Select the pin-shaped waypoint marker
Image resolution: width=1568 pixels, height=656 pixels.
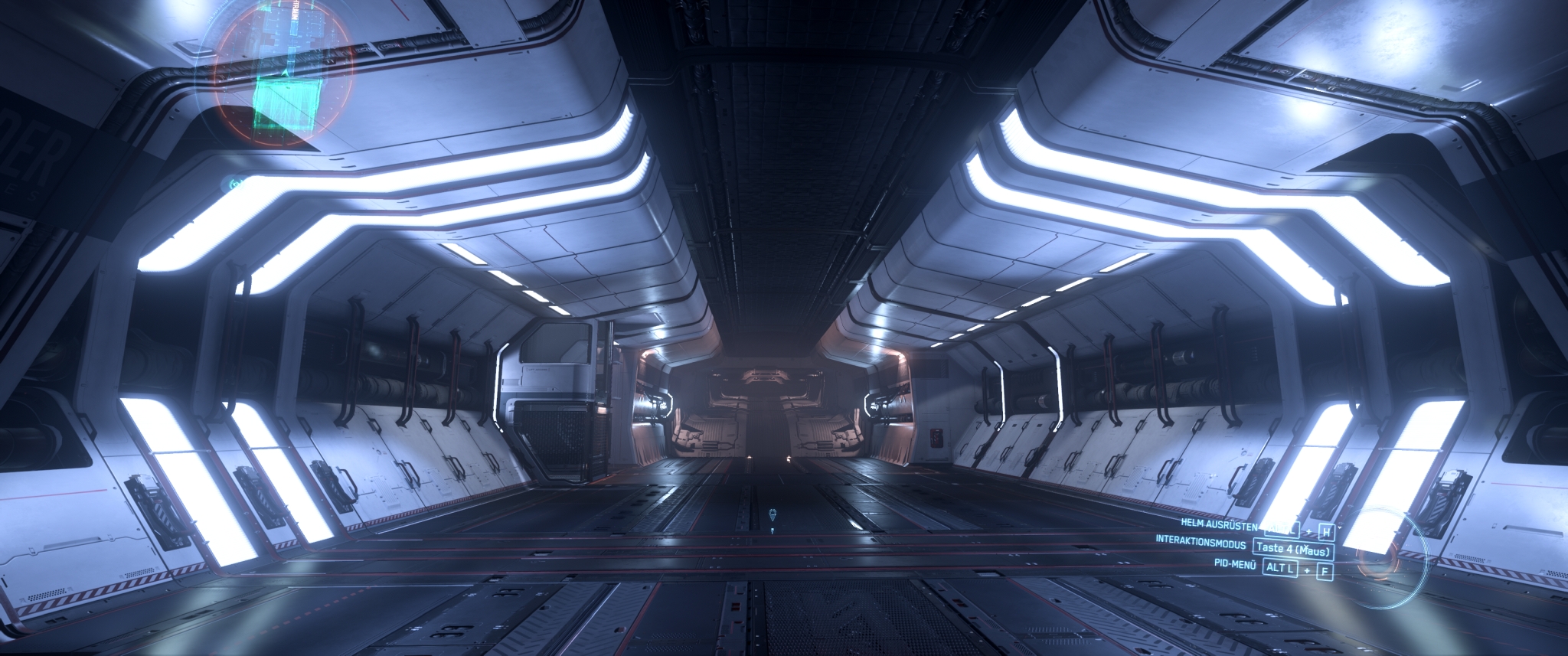[x=772, y=515]
